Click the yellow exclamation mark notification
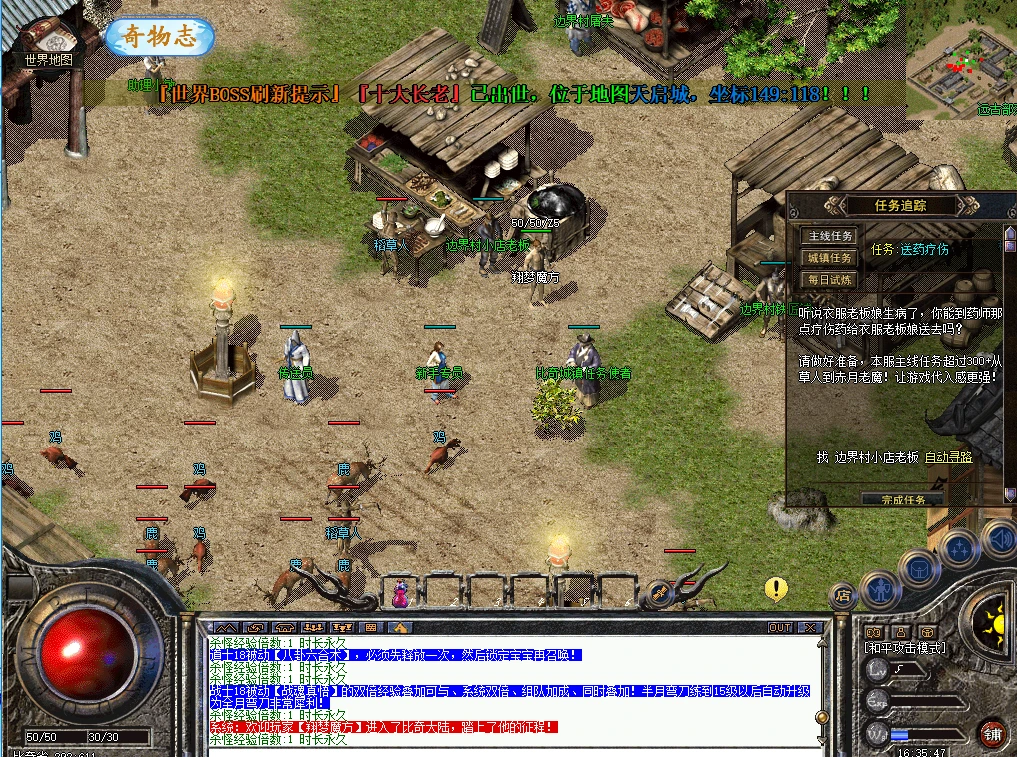 coord(776,588)
